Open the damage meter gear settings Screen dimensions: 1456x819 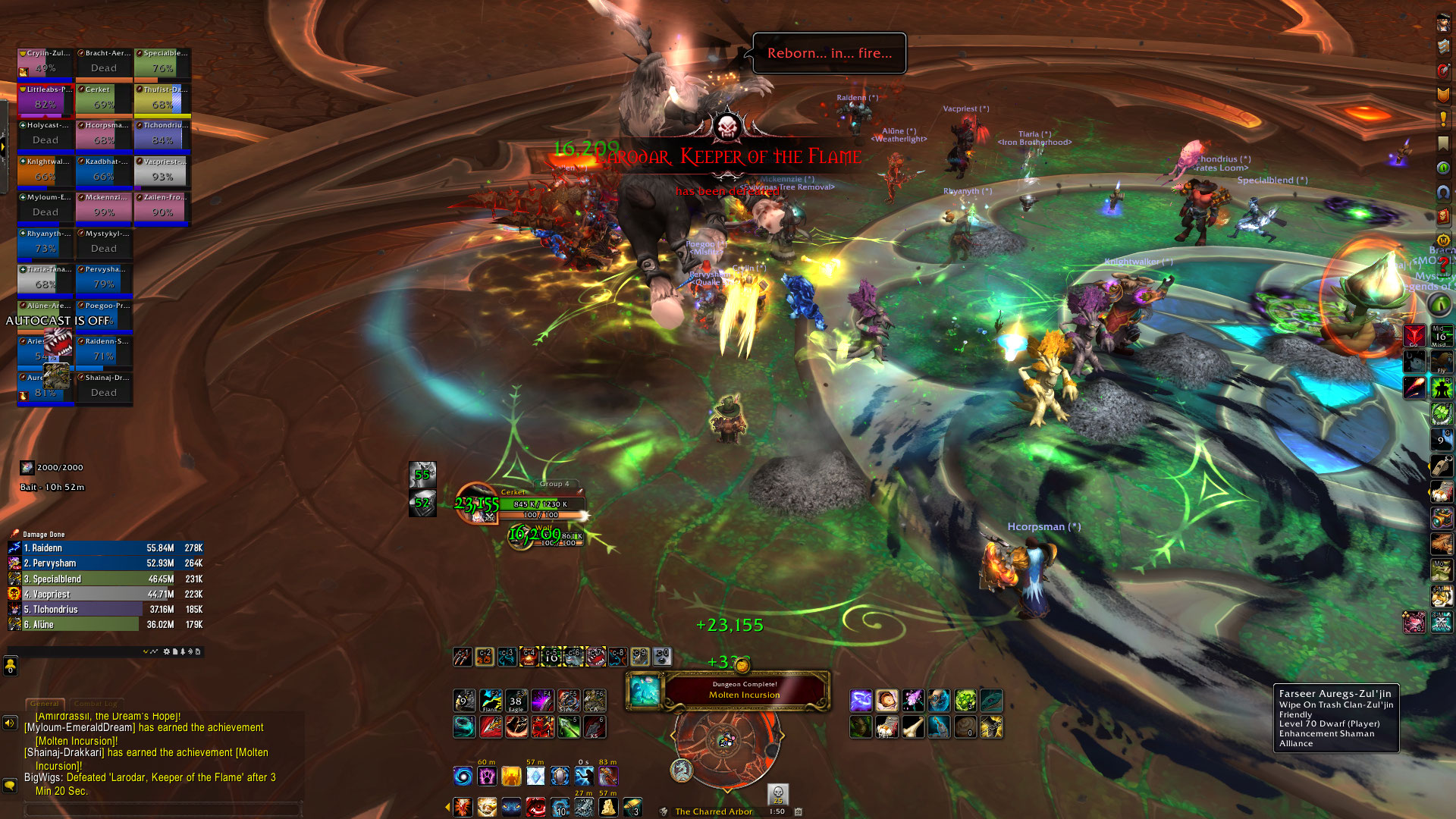point(167,651)
